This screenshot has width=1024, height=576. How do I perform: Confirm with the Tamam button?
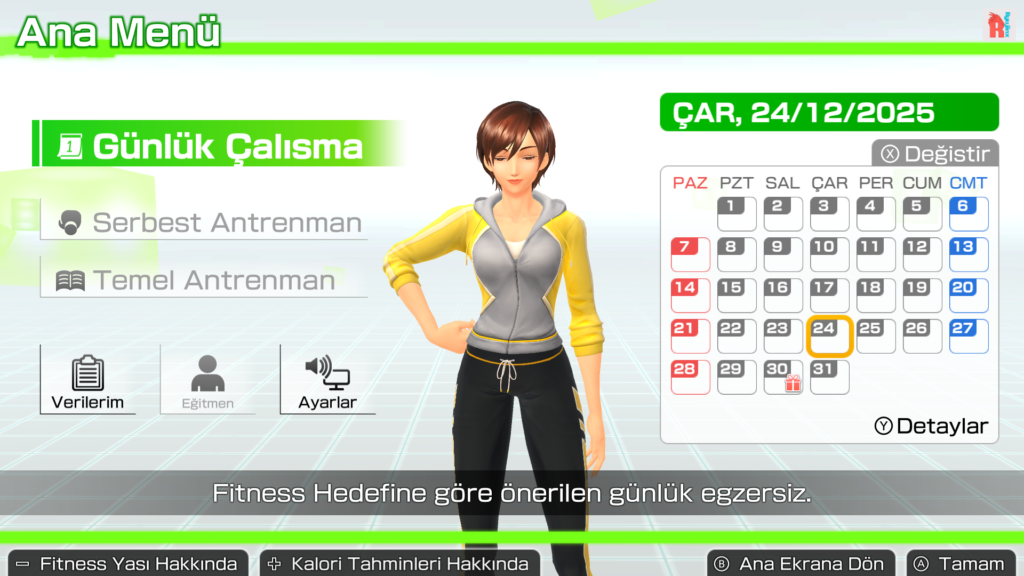(x=960, y=564)
